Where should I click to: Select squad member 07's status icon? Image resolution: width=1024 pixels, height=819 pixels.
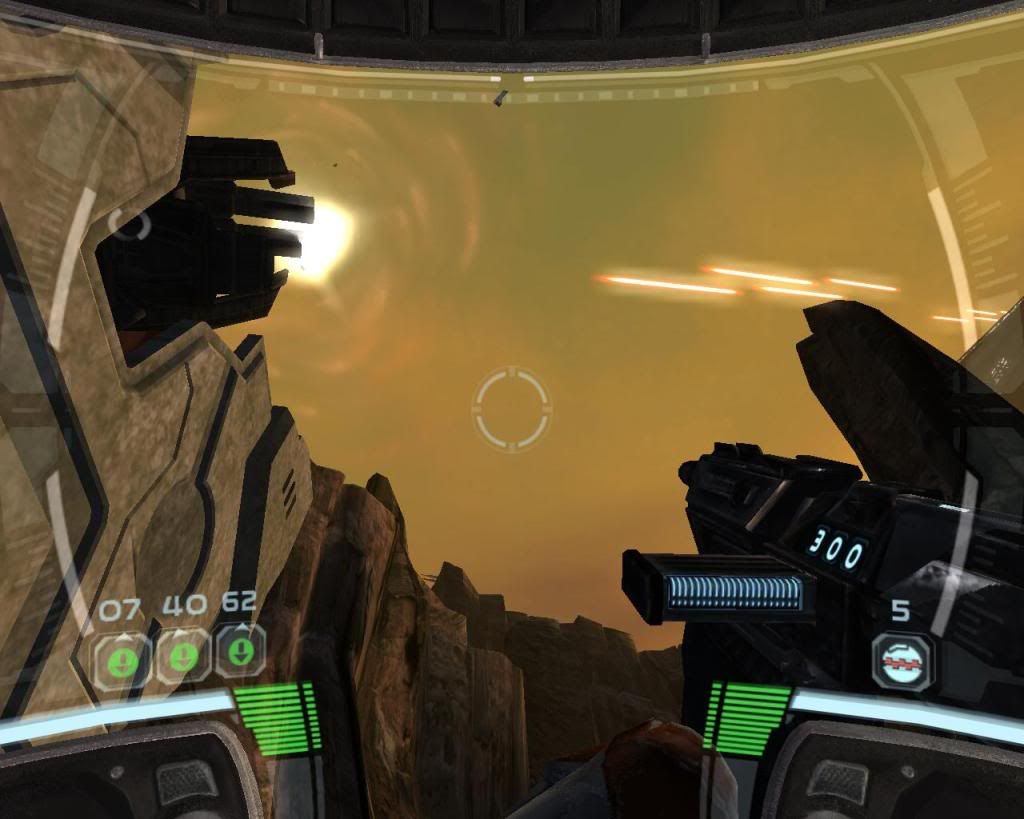pos(122,659)
